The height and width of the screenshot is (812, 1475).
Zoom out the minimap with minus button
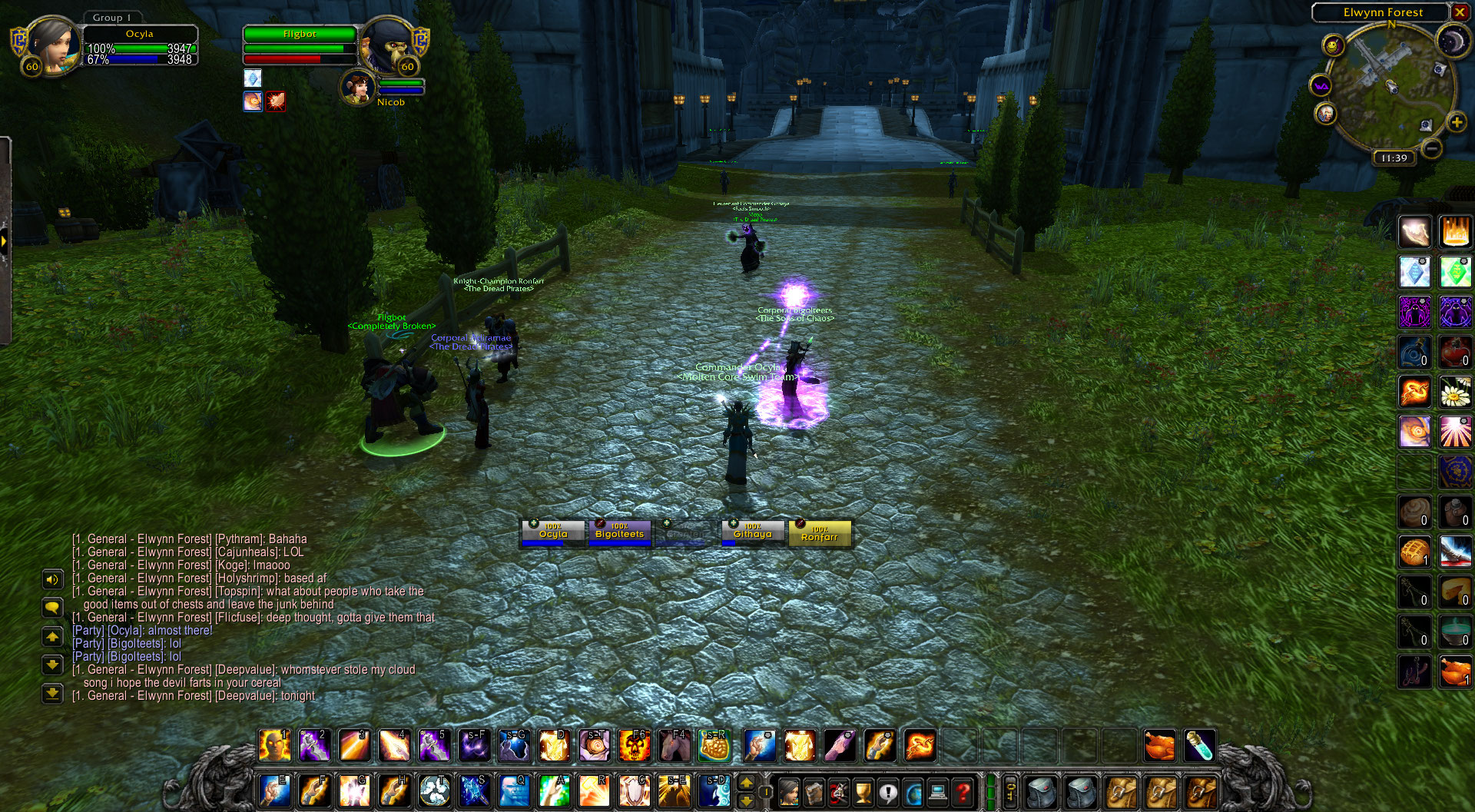[1431, 147]
